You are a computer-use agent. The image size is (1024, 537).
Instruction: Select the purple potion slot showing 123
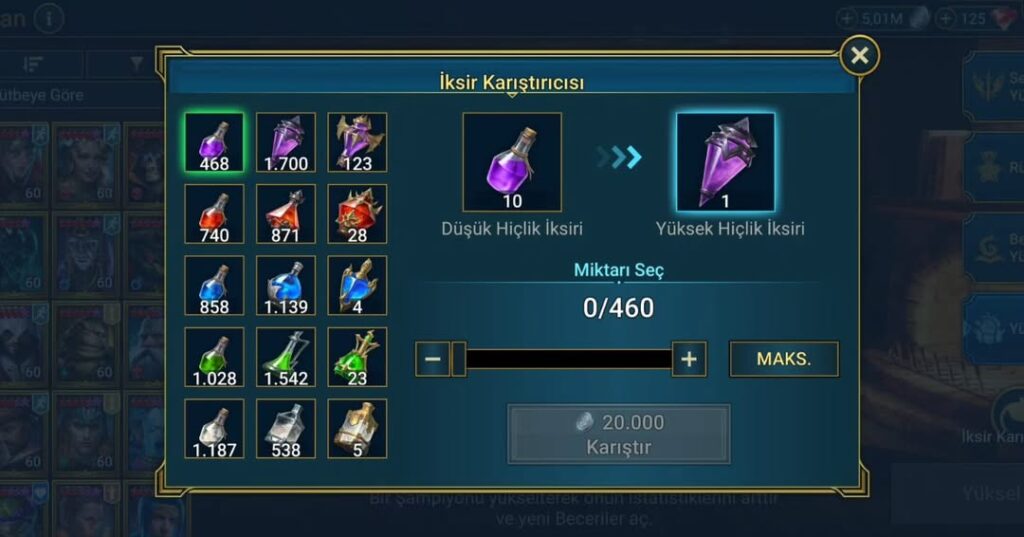357,142
